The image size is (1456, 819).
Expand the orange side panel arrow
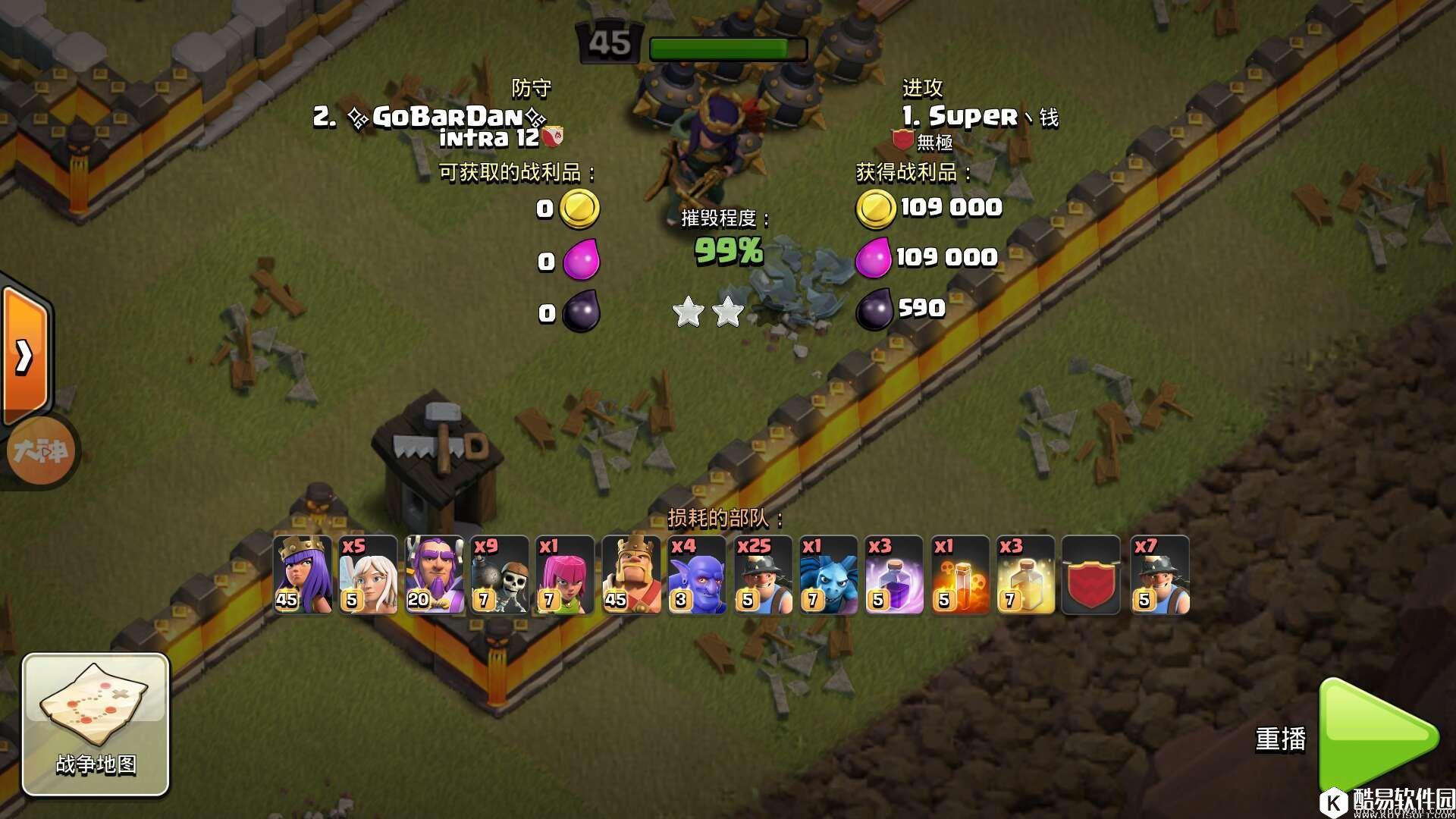click(x=24, y=356)
